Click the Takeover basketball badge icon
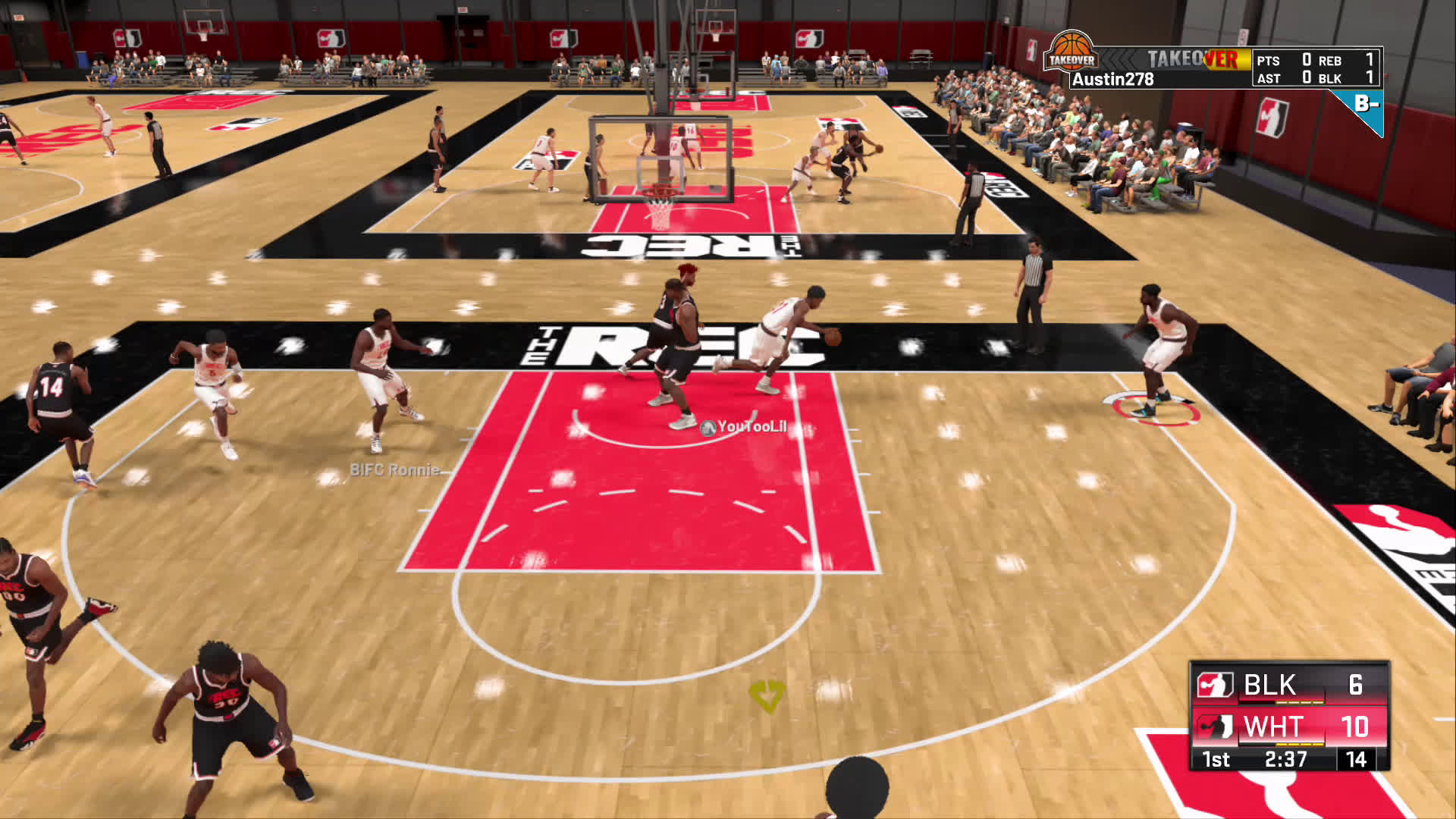1456x819 pixels. (1071, 52)
